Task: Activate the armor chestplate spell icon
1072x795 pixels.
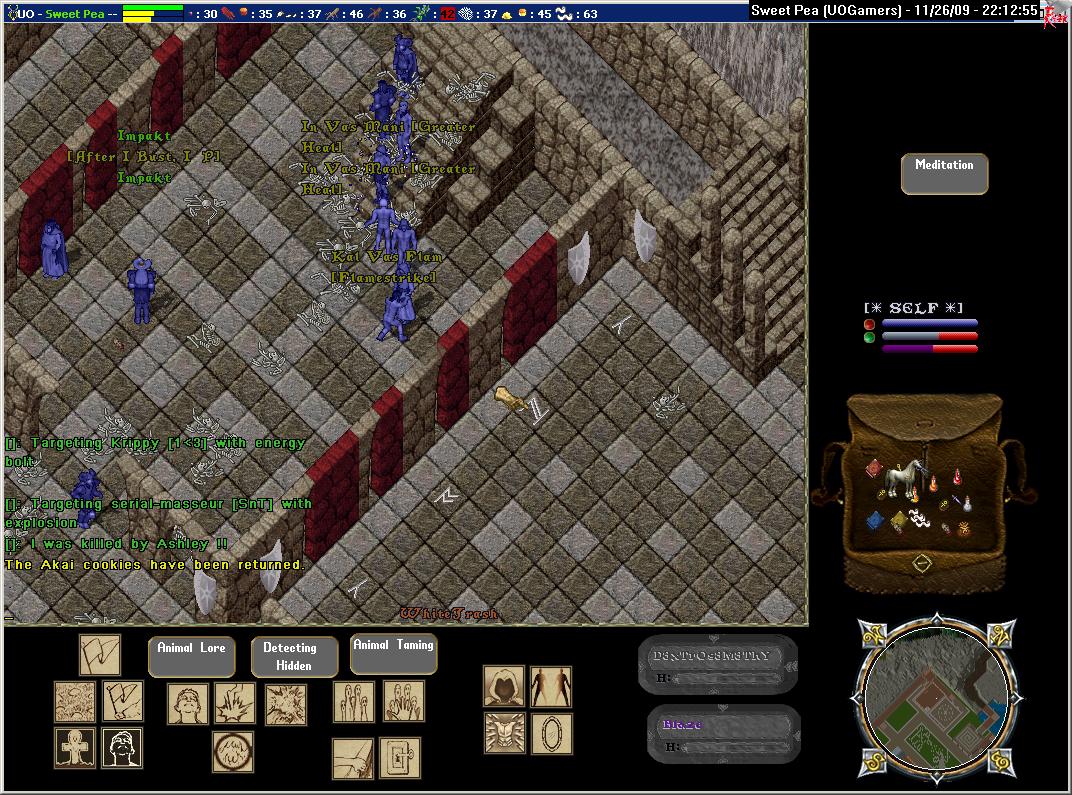Action: point(504,733)
